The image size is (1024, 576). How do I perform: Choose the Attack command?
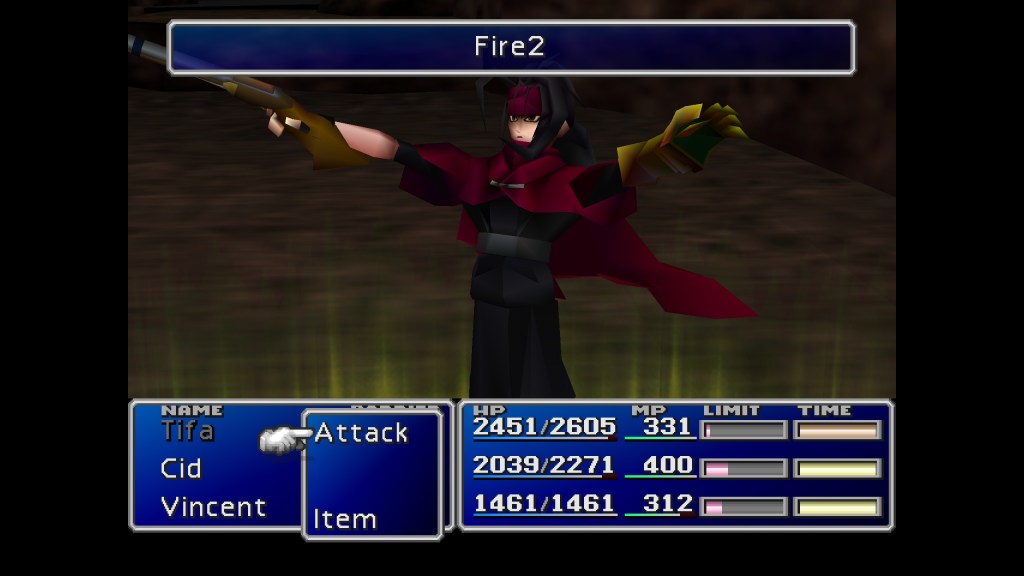(361, 433)
